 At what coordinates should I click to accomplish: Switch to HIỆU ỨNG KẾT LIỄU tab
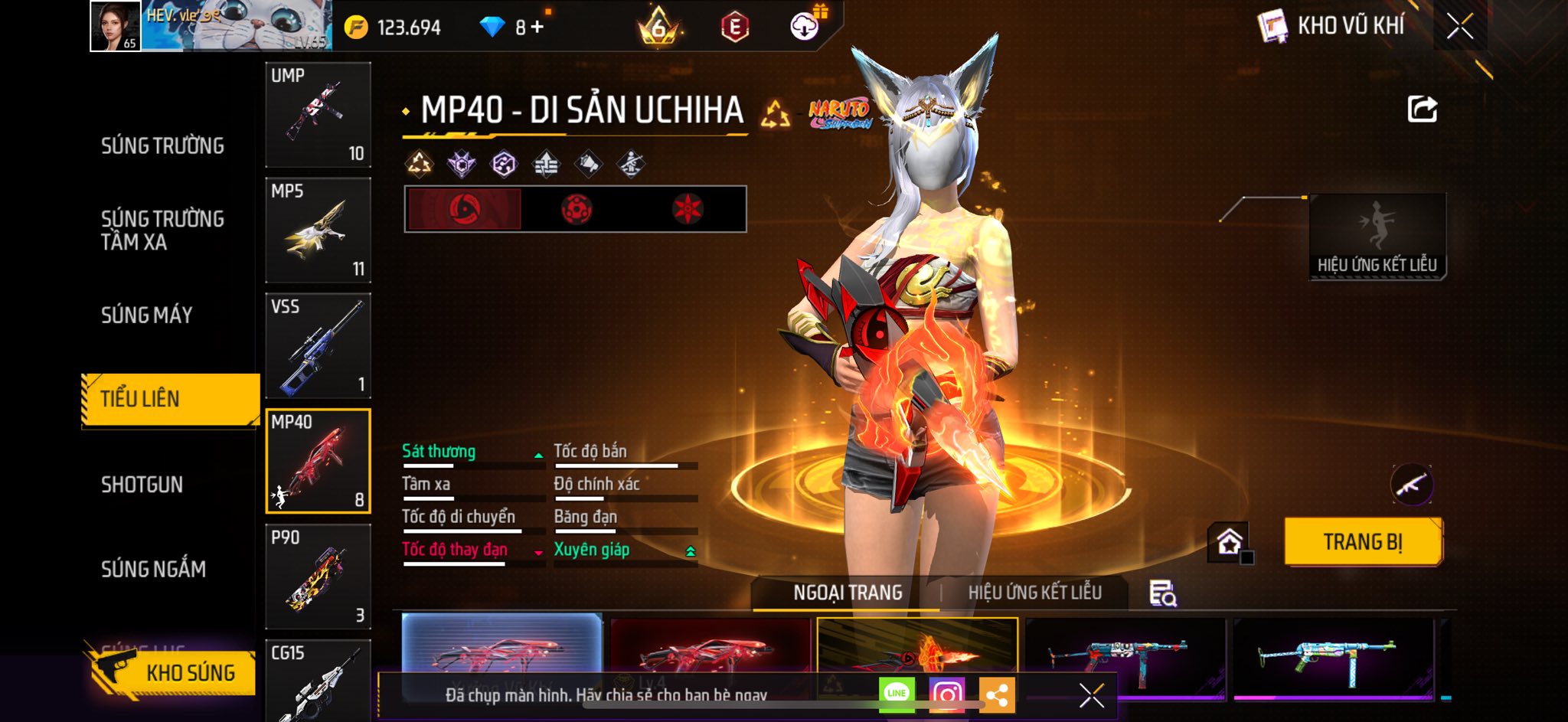pos(1034,593)
